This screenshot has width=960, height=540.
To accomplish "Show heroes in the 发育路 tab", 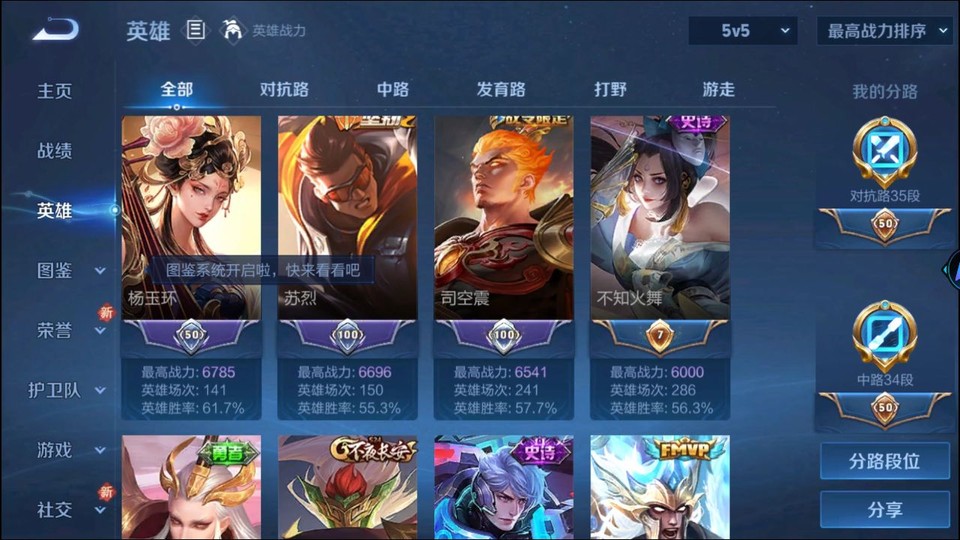I will pyautogui.click(x=501, y=89).
